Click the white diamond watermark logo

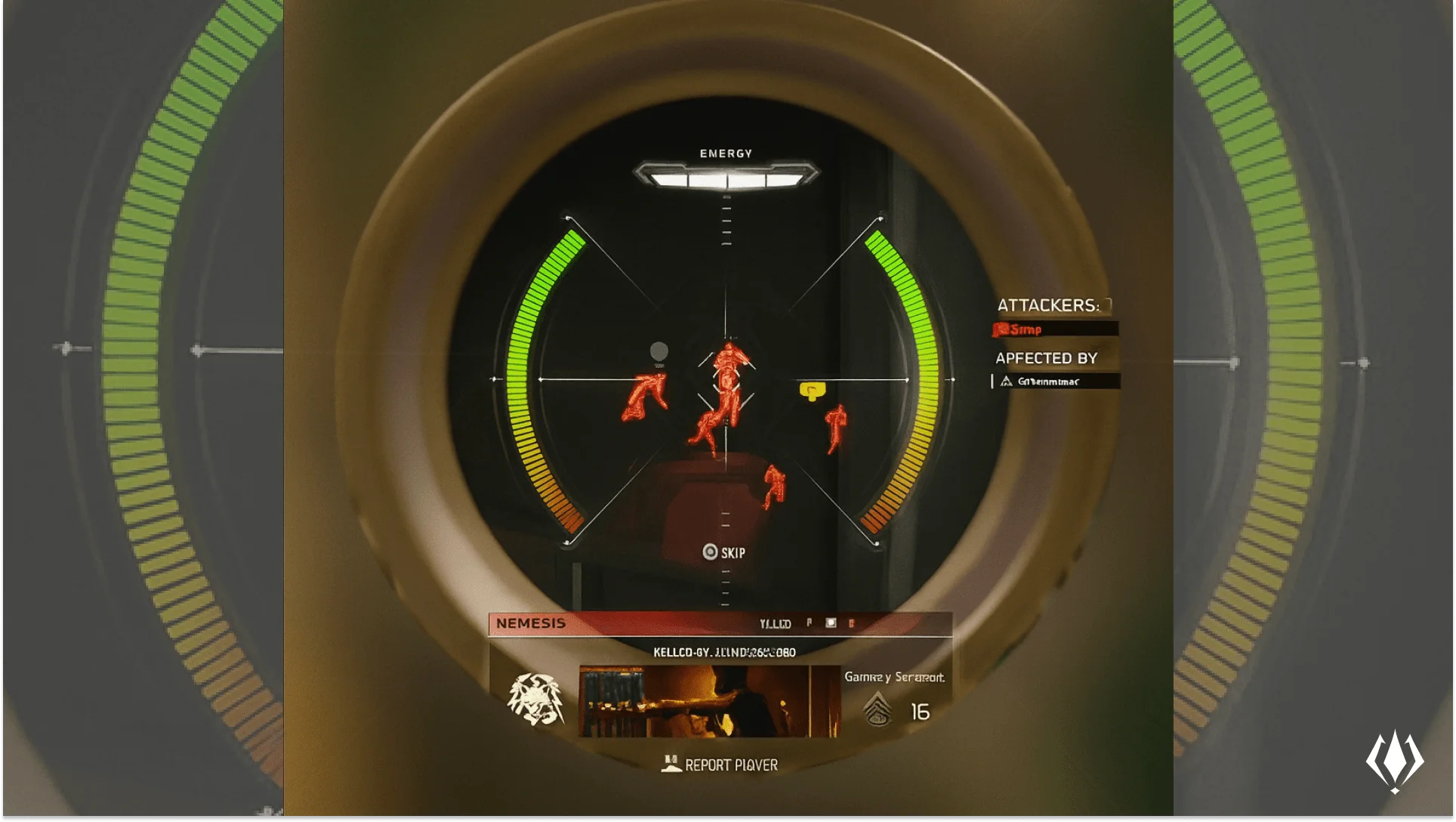pyautogui.click(x=1394, y=761)
